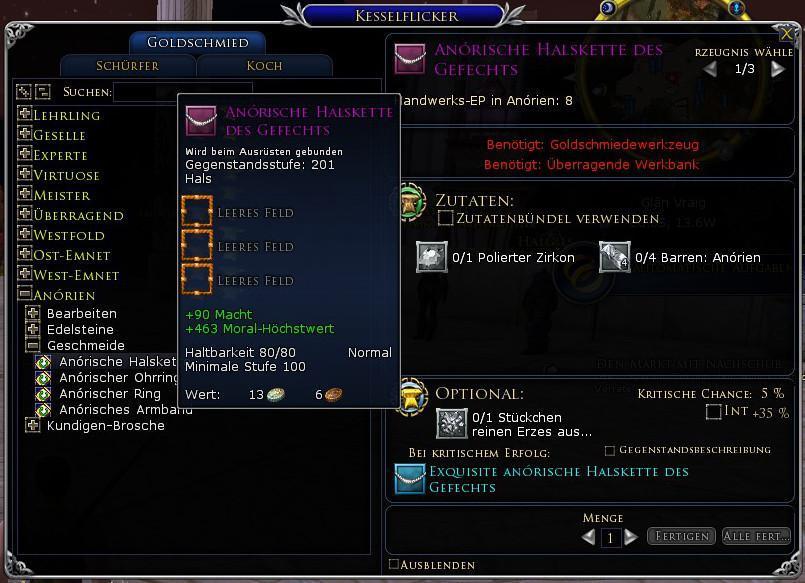Switch to the Schürfer profession tab

pyautogui.click(x=126, y=66)
